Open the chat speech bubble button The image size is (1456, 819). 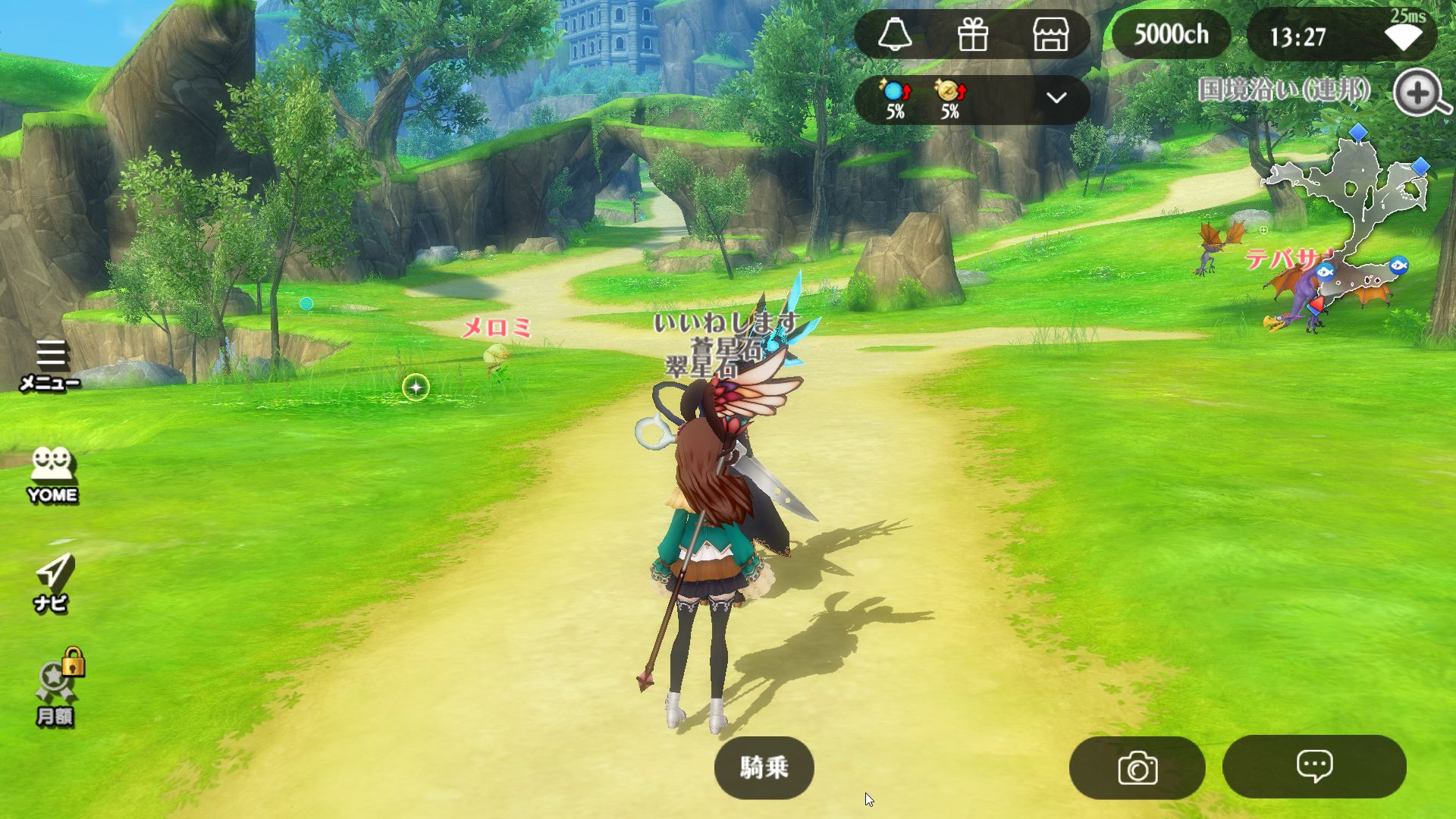point(1314,766)
